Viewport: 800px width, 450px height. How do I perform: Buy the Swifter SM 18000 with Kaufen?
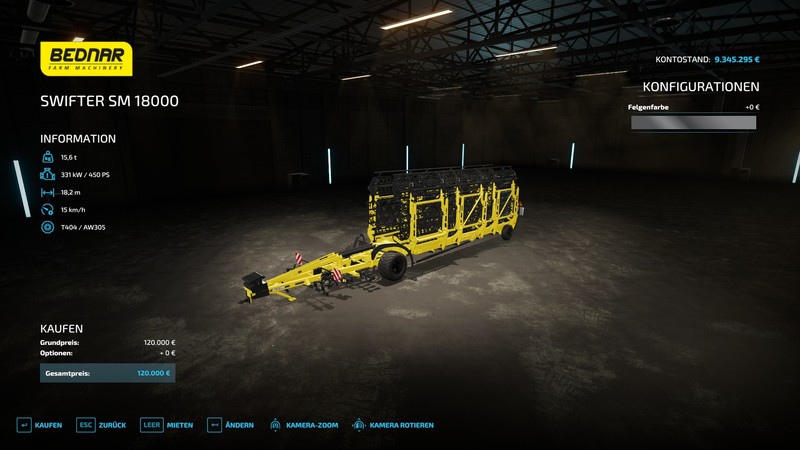[39, 425]
